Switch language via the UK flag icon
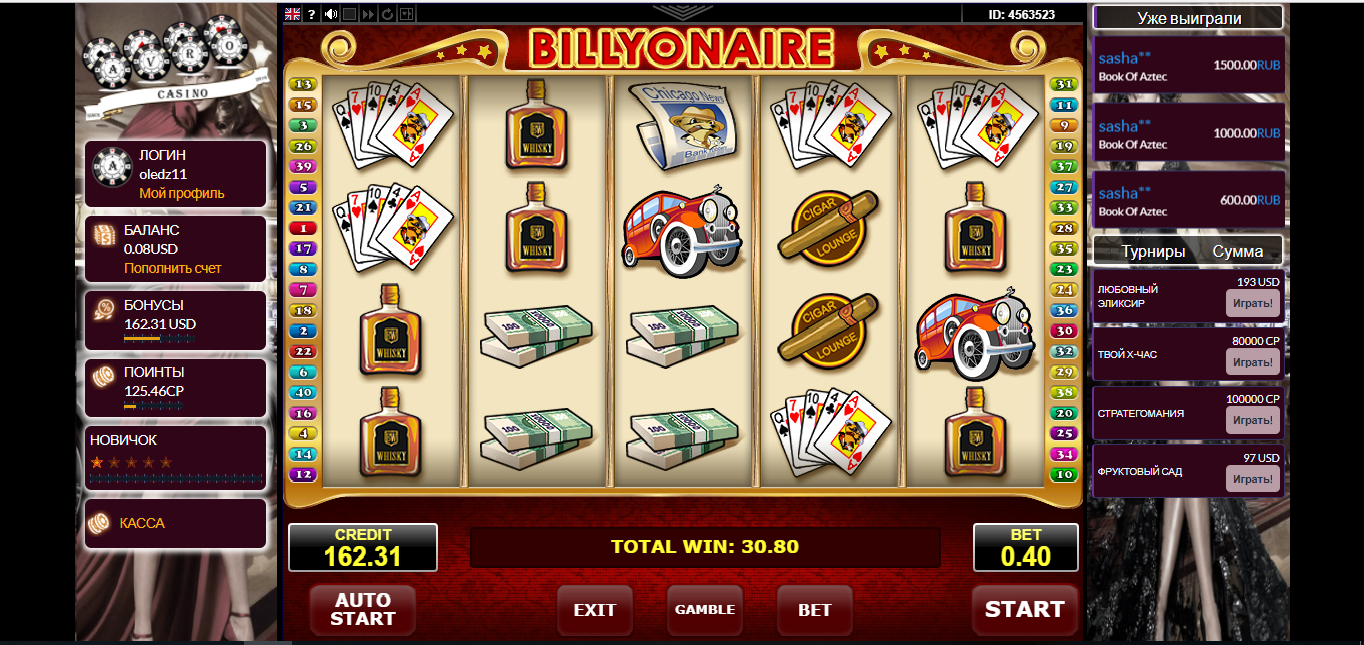Screen dimensions: 1364x645 [293, 14]
